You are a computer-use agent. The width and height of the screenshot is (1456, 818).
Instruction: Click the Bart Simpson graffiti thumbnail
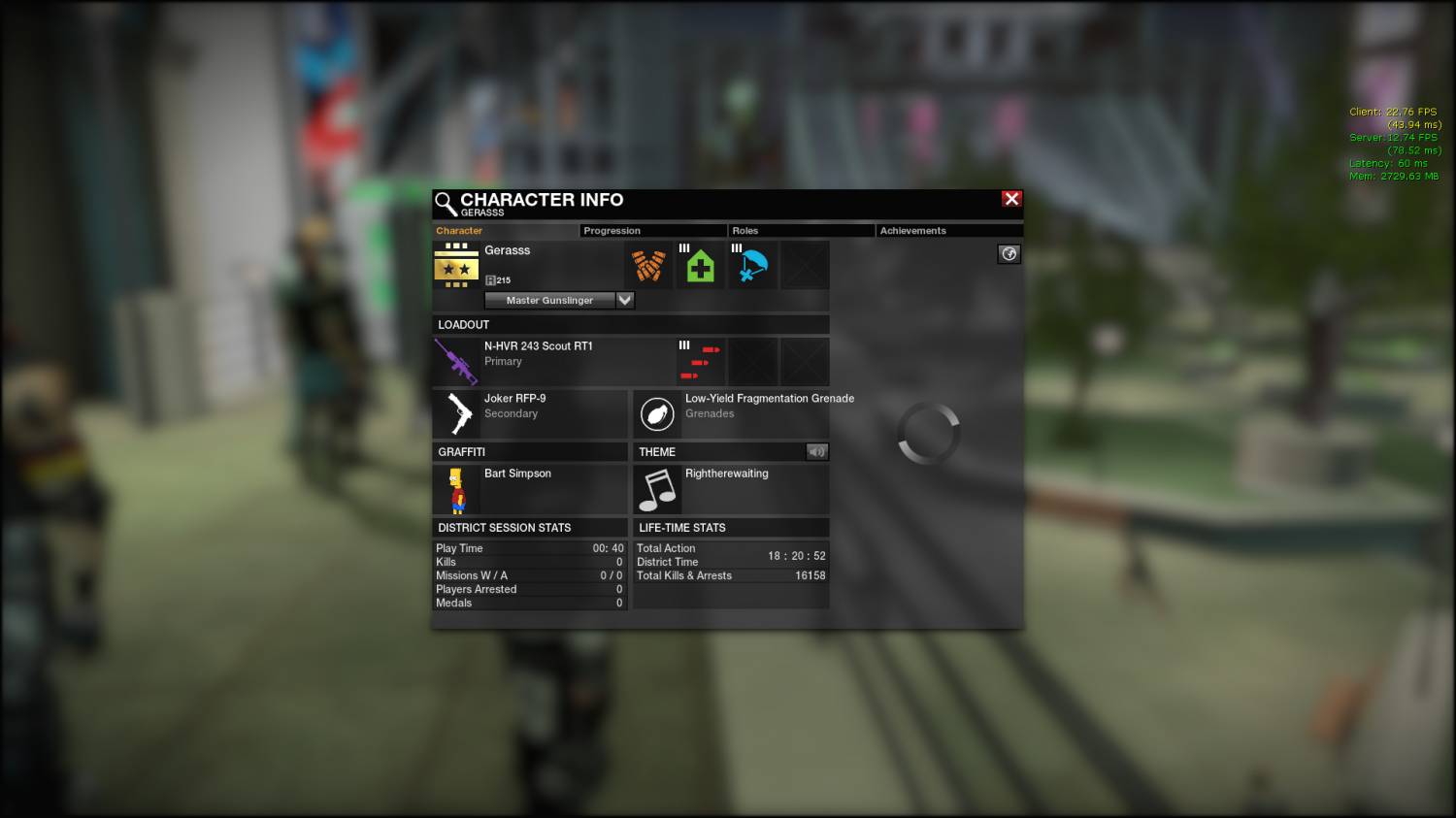(456, 489)
